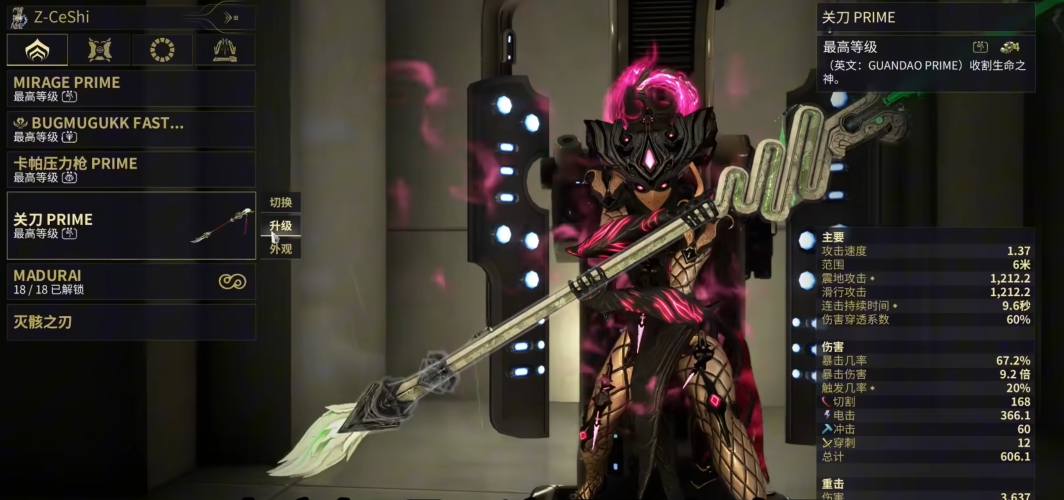
Task: Select the 关刀 Prime melee weapon row
Action: [130, 225]
